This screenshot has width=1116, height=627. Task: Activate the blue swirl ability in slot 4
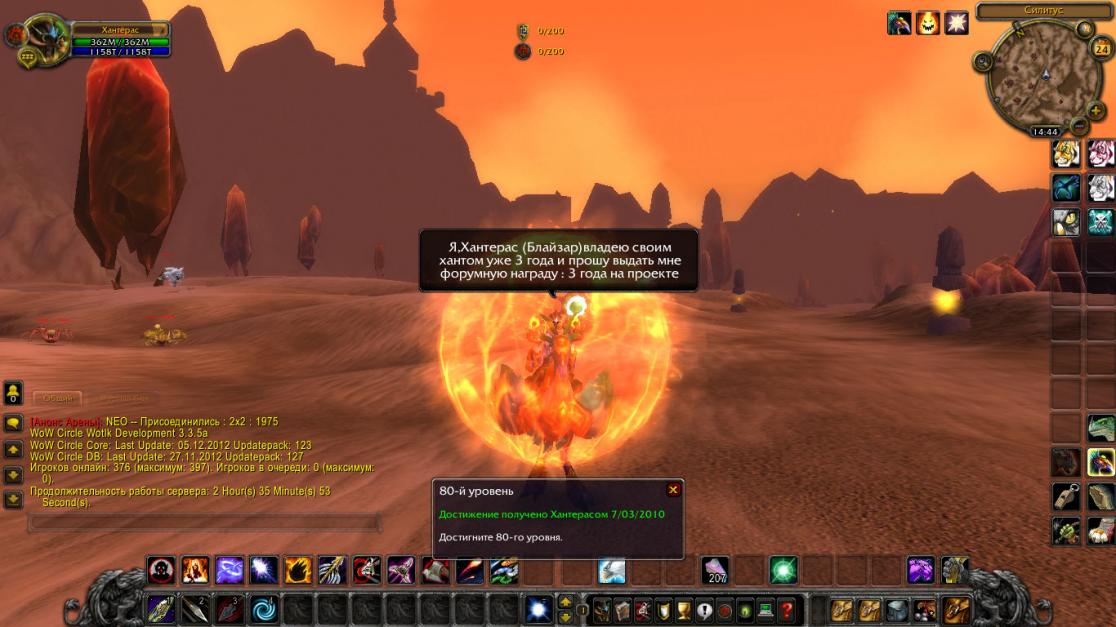click(264, 609)
